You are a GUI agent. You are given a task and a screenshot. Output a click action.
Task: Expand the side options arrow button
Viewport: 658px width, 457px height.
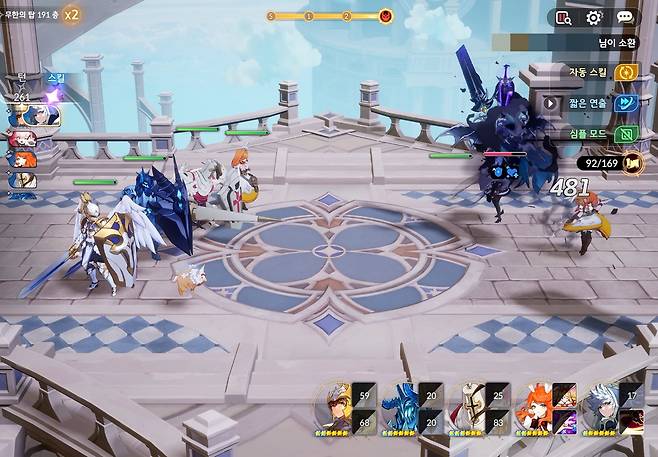coord(549,102)
